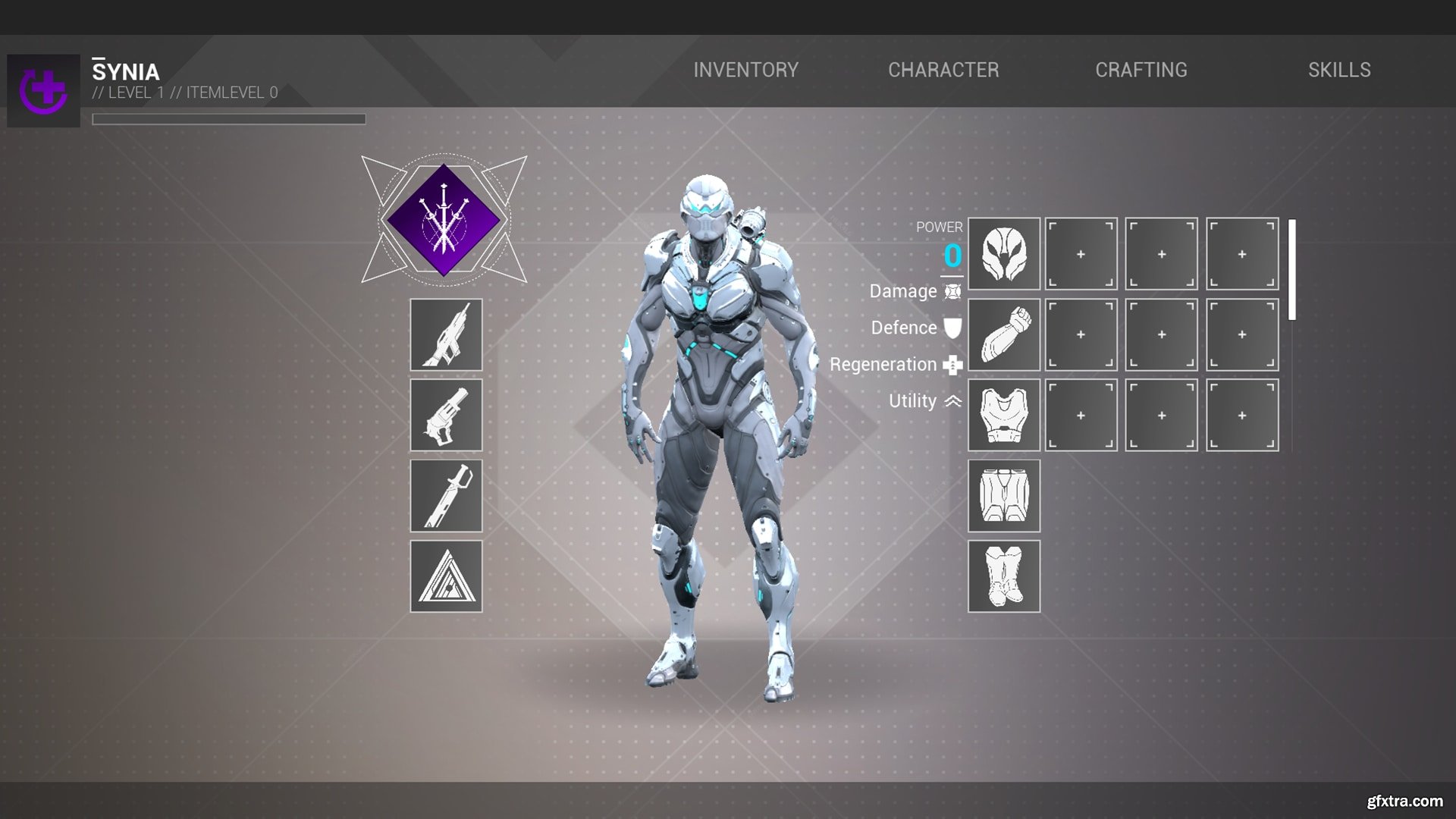Select the chest armor slot
Image resolution: width=1456 pixels, height=819 pixels.
1003,416
